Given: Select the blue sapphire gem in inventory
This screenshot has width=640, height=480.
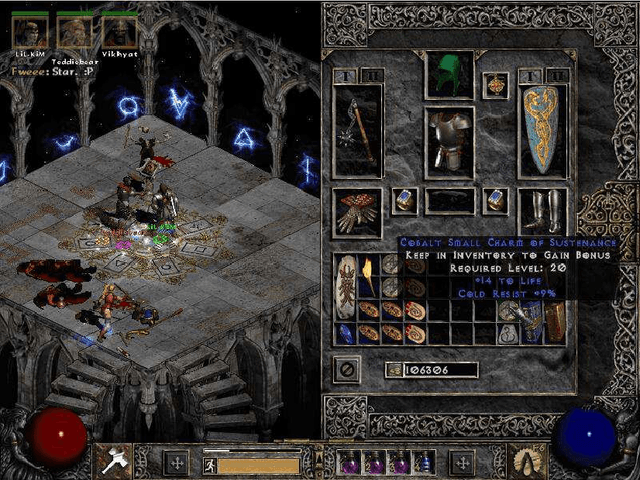Looking at the screenshot, I should (345, 334).
